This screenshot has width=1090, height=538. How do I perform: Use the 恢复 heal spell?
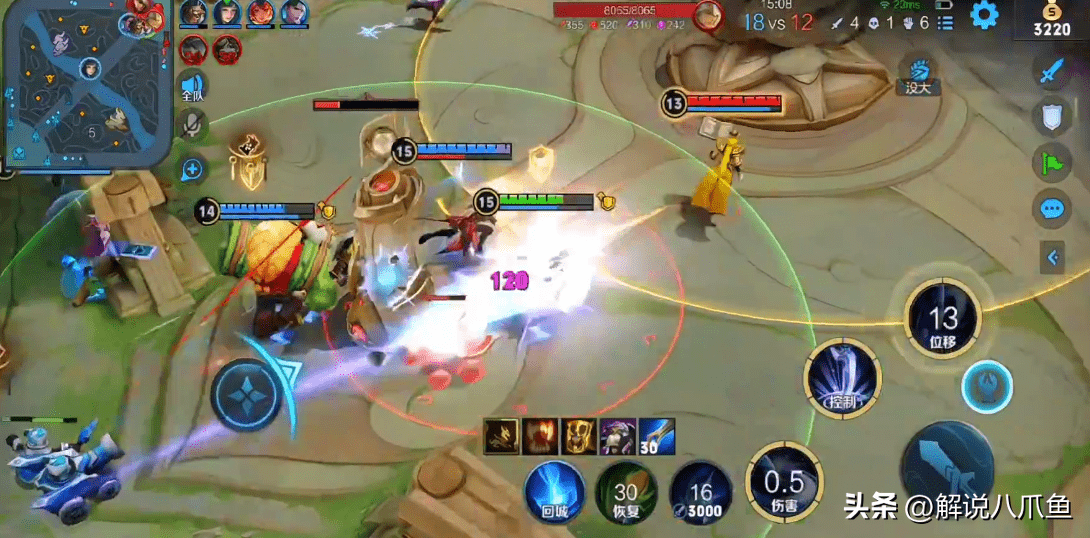pos(626,492)
